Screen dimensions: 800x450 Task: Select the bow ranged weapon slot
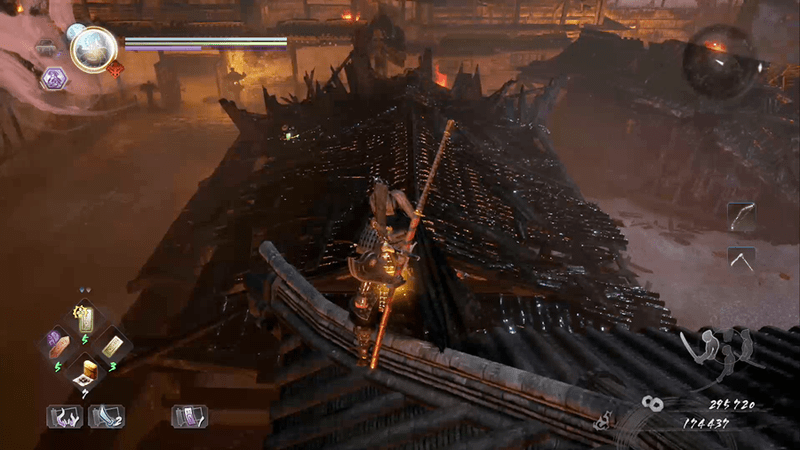click(x=742, y=216)
